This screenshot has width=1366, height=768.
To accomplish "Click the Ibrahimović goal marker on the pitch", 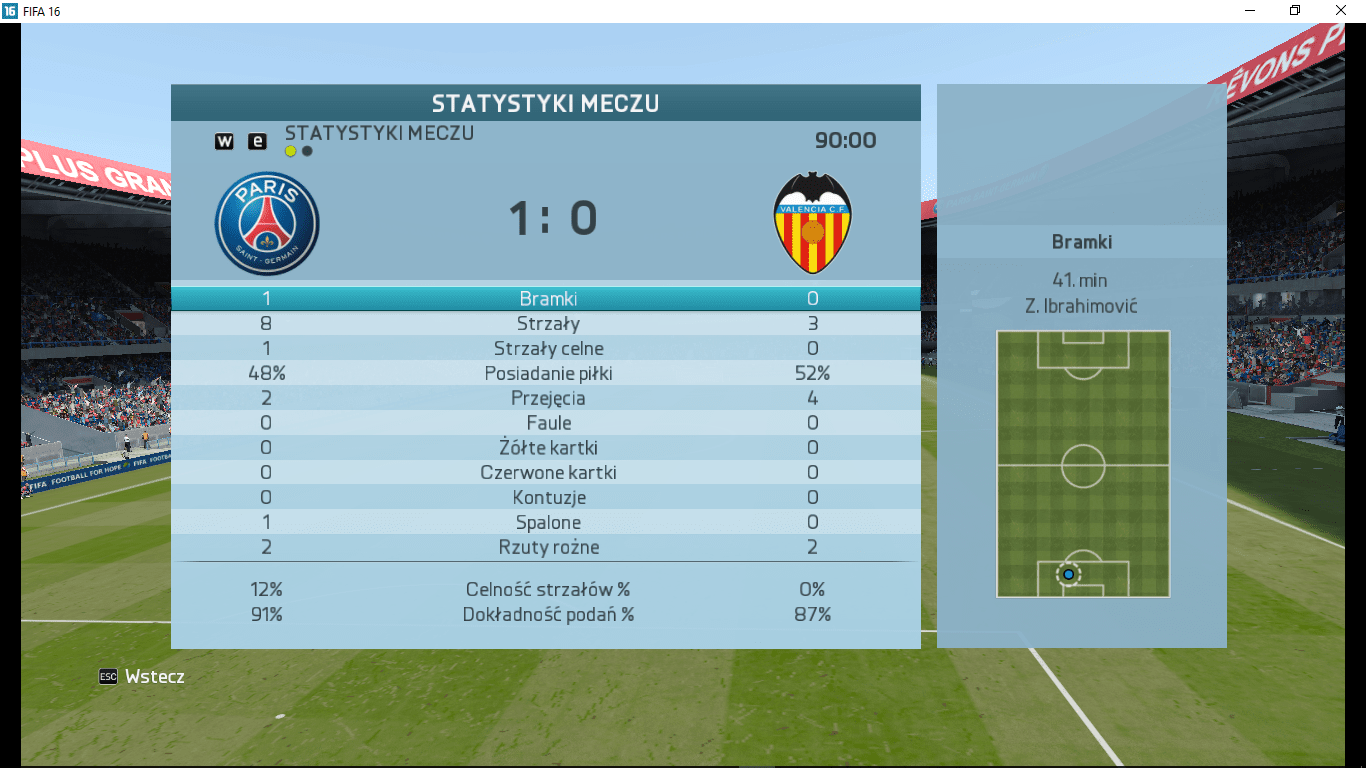I will point(1068,574).
